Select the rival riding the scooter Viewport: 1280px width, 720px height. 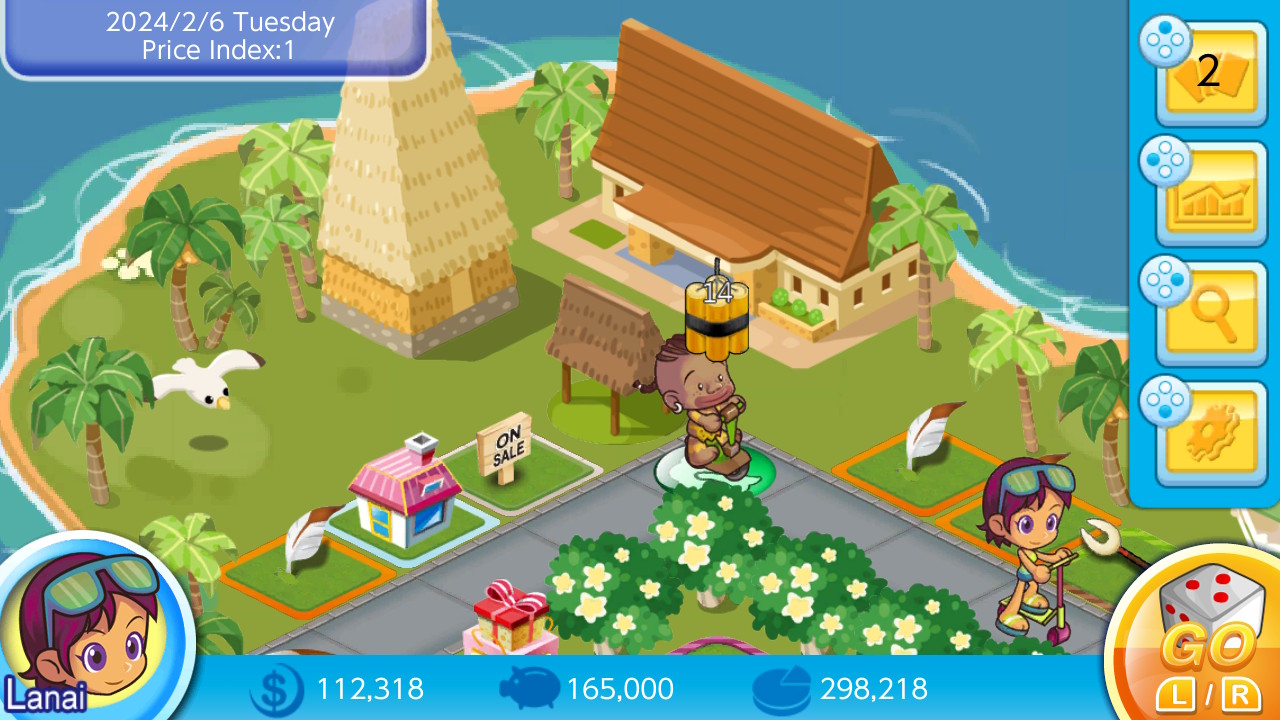point(1030,540)
